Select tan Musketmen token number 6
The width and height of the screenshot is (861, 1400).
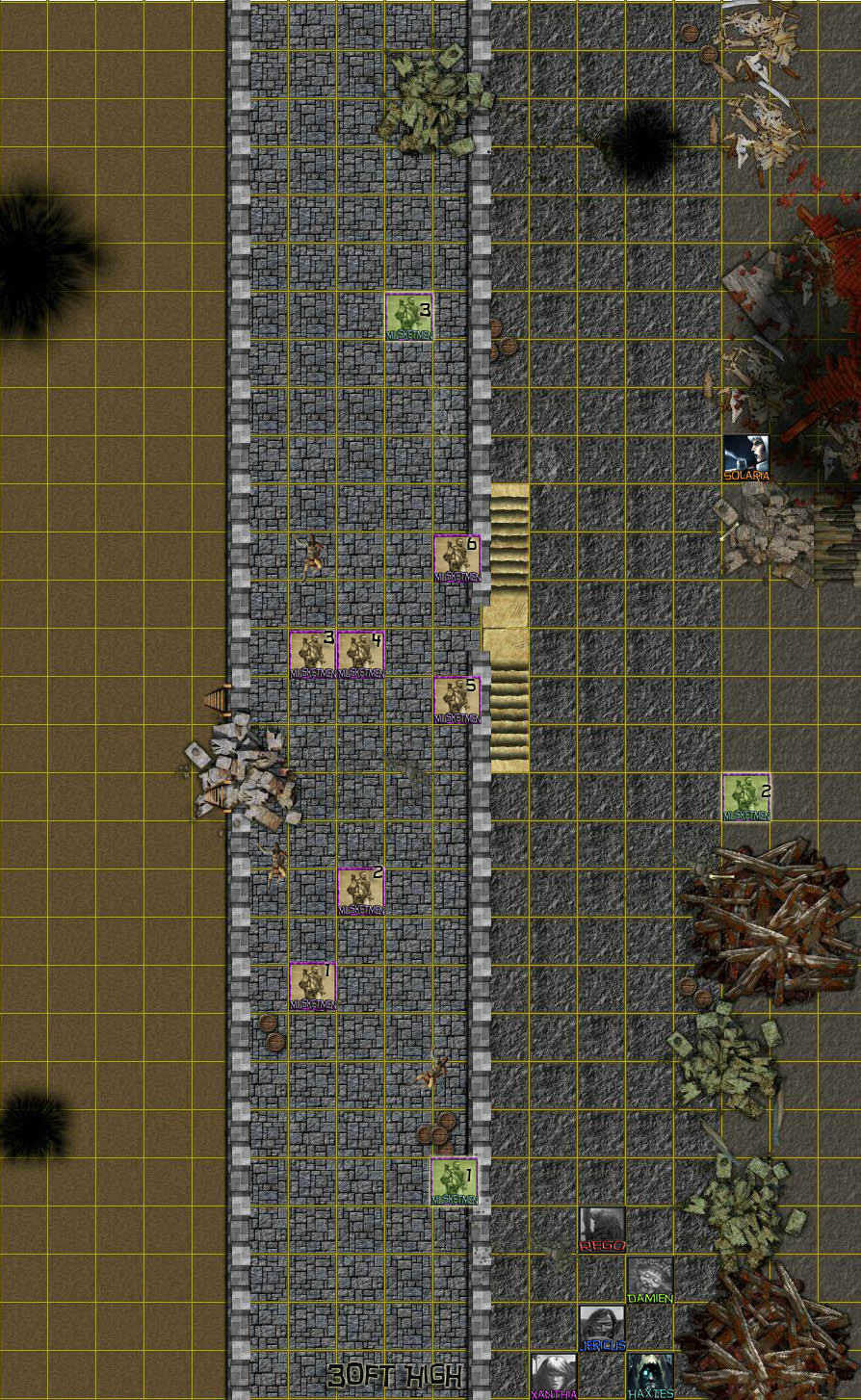point(457,558)
